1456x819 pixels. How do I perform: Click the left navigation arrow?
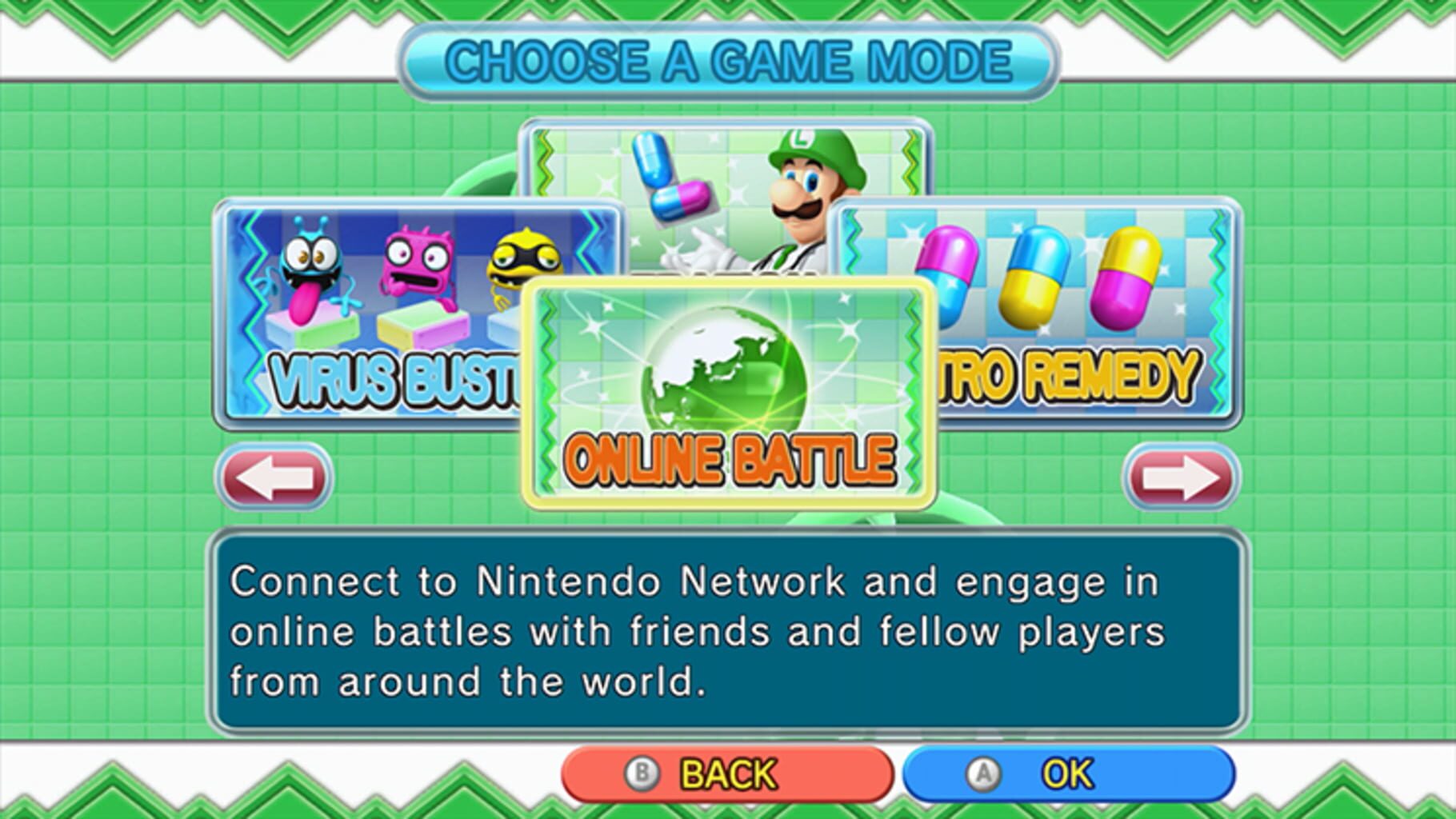[x=276, y=473]
